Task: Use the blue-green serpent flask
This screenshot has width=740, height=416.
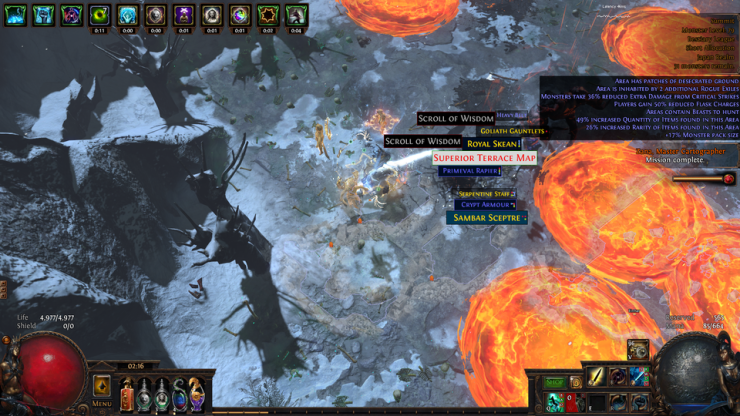Action: (179, 395)
